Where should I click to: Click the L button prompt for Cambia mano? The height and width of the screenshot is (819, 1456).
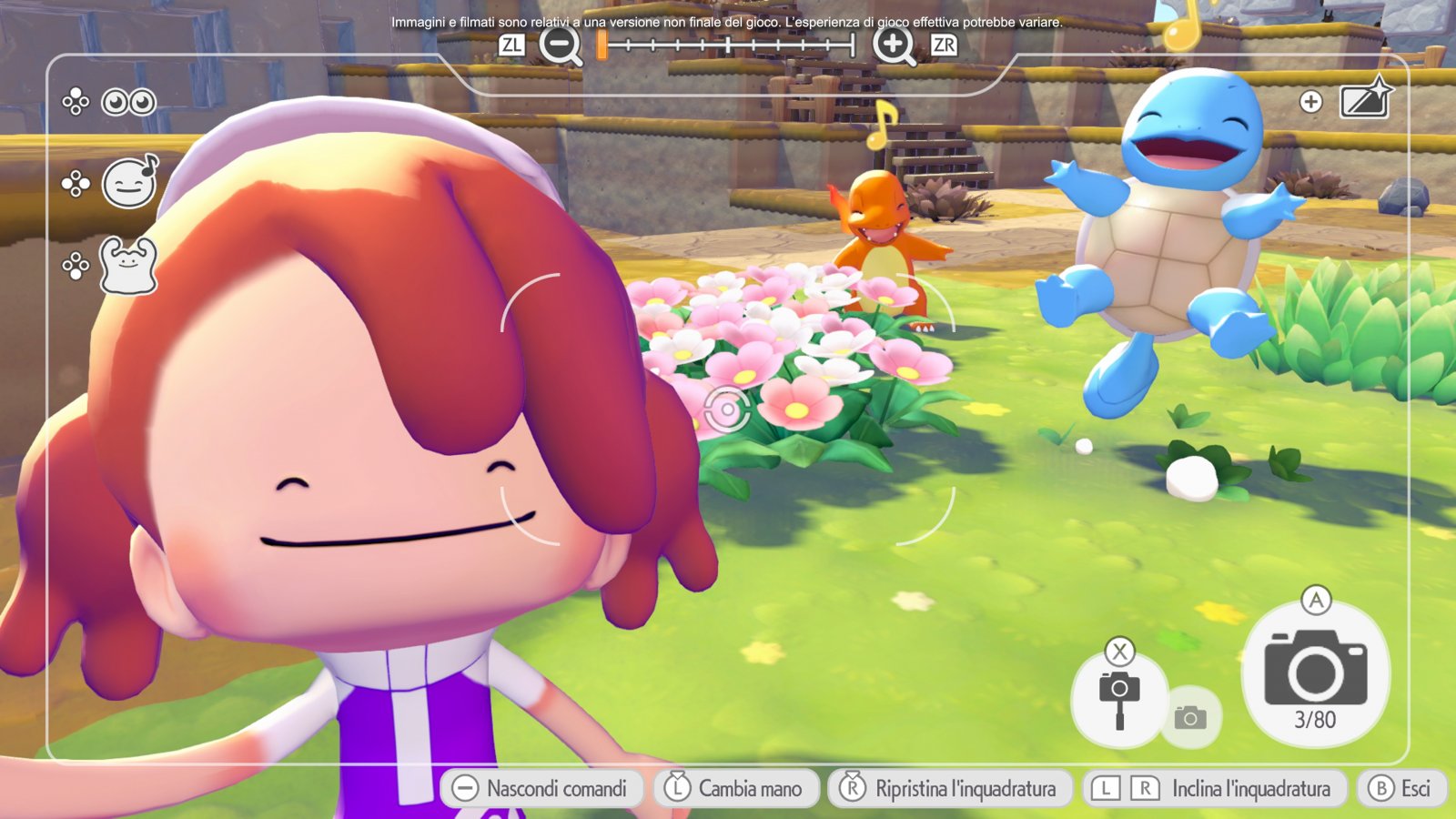tap(676, 788)
